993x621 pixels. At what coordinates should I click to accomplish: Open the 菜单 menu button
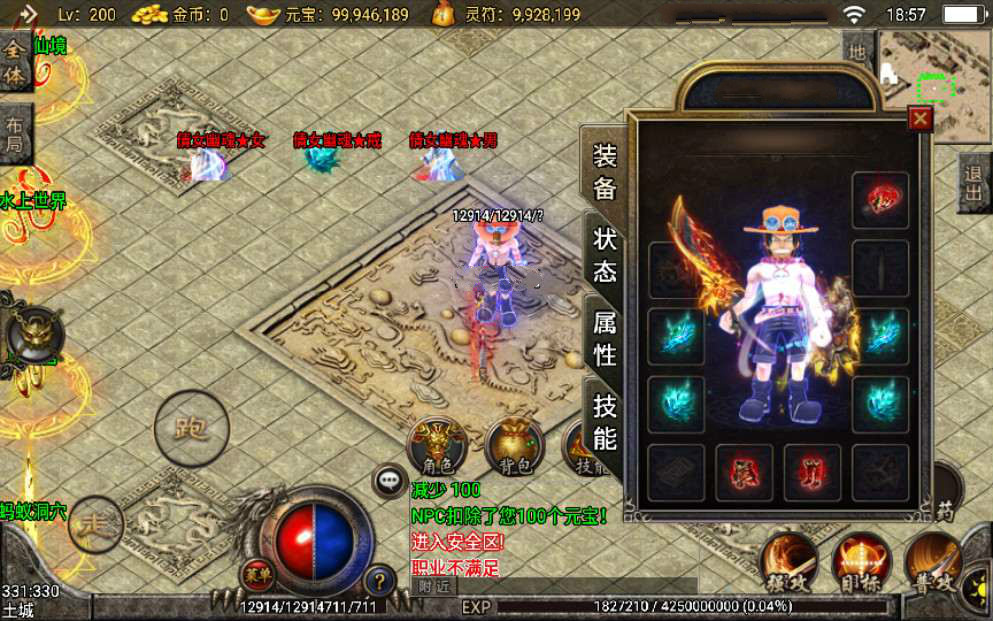[x=255, y=575]
